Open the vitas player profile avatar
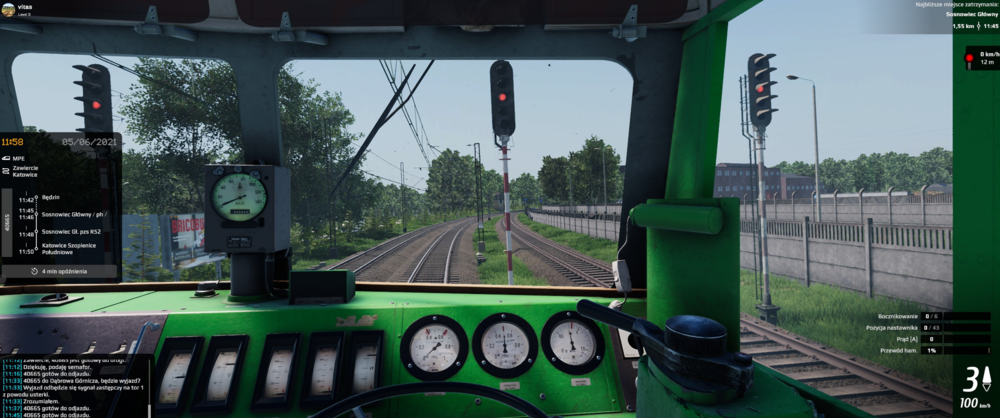 point(8,10)
